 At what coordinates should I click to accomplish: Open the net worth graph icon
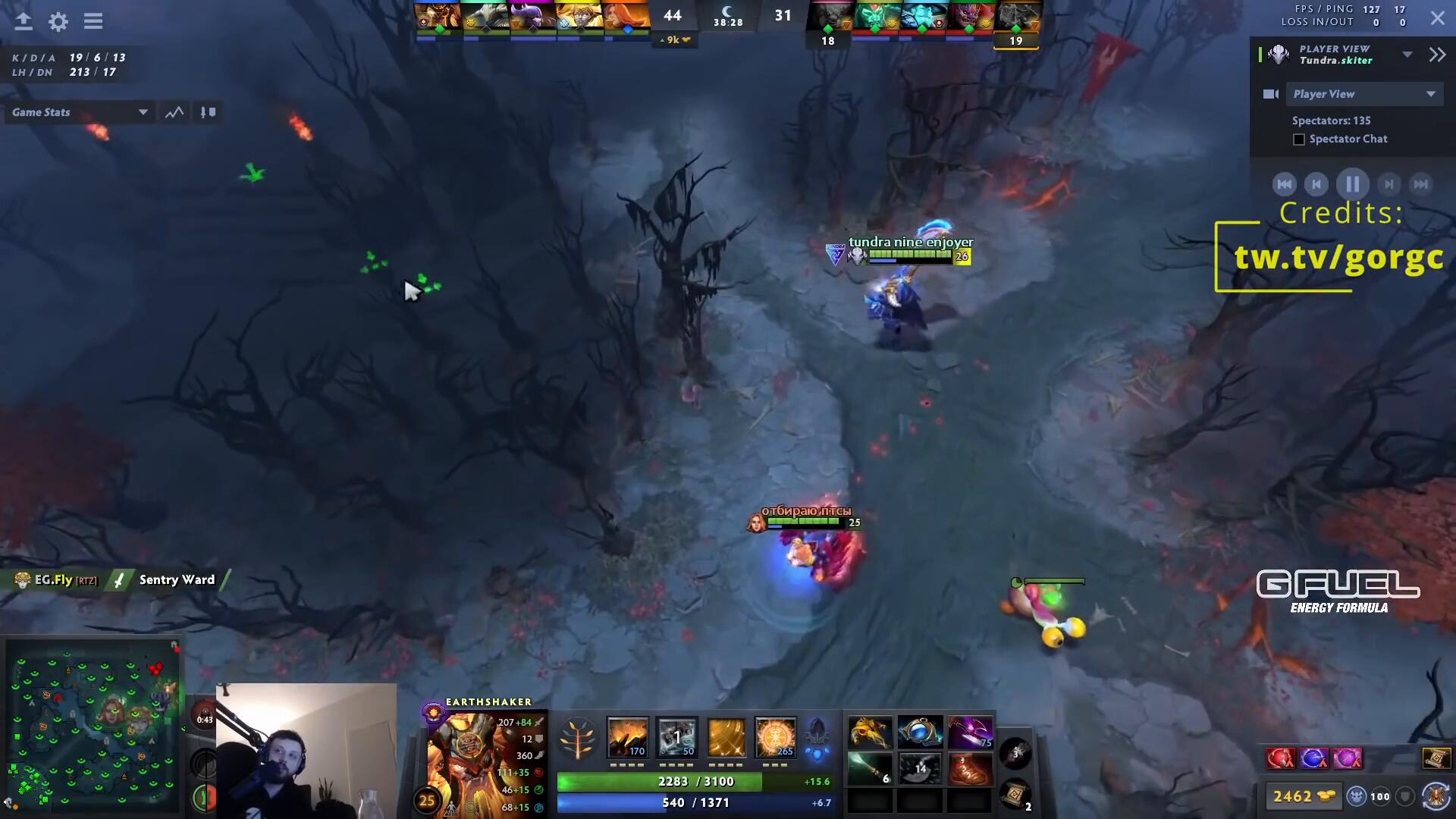click(174, 112)
